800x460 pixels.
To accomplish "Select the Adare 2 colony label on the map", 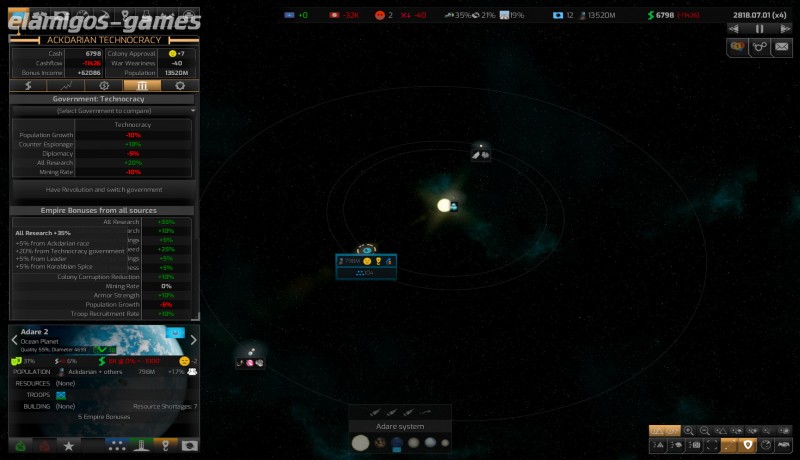I will [366, 261].
